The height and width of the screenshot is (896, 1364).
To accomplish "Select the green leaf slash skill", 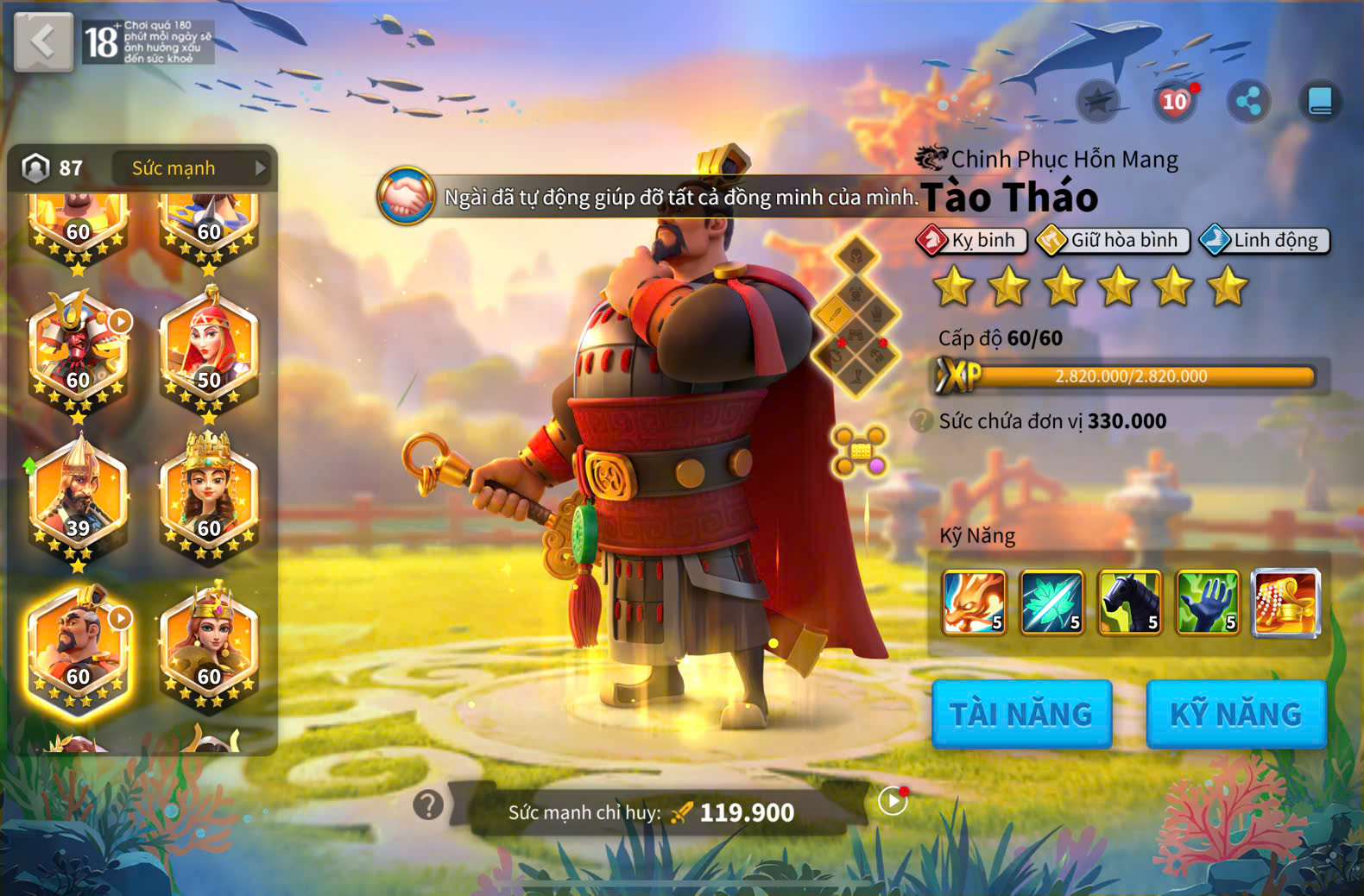I will pyautogui.click(x=1051, y=603).
